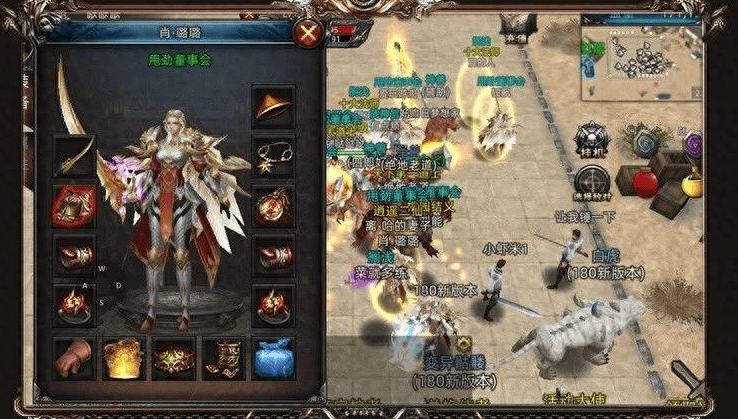Select the brown gloves slot
738x419 pixels.
point(74,357)
